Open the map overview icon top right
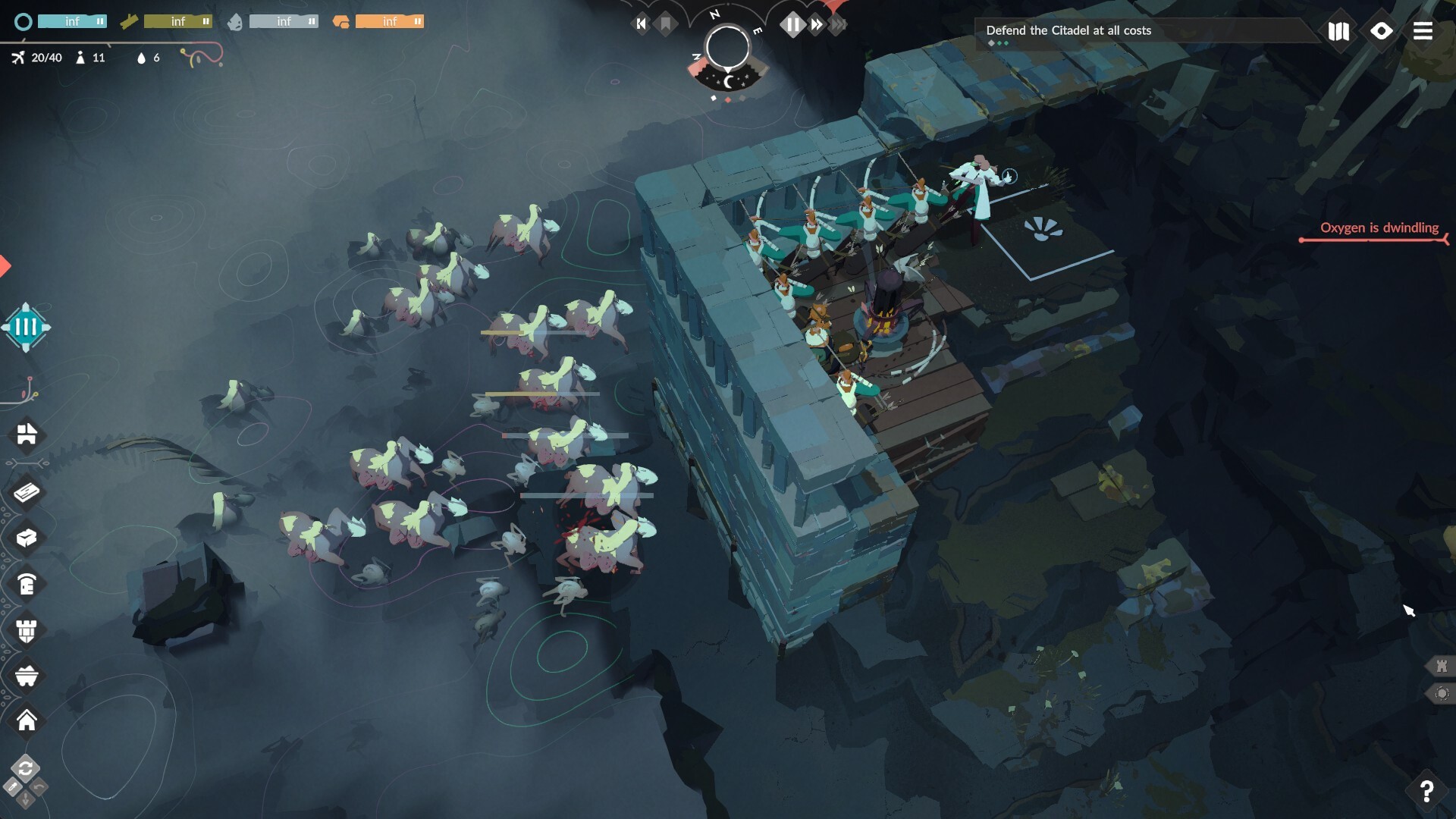 (x=1339, y=32)
